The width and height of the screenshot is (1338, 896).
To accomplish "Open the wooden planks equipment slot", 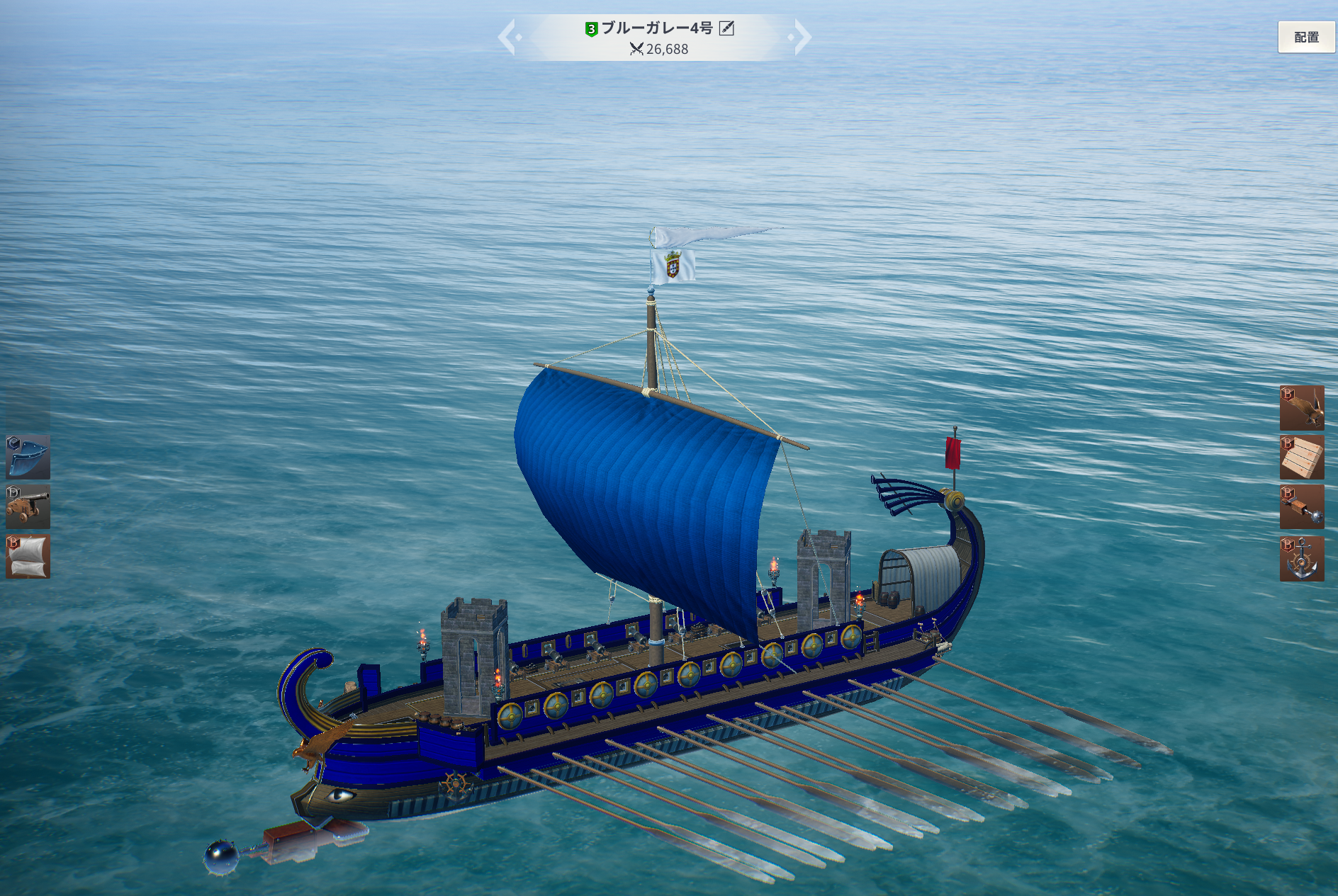I will (x=1302, y=458).
